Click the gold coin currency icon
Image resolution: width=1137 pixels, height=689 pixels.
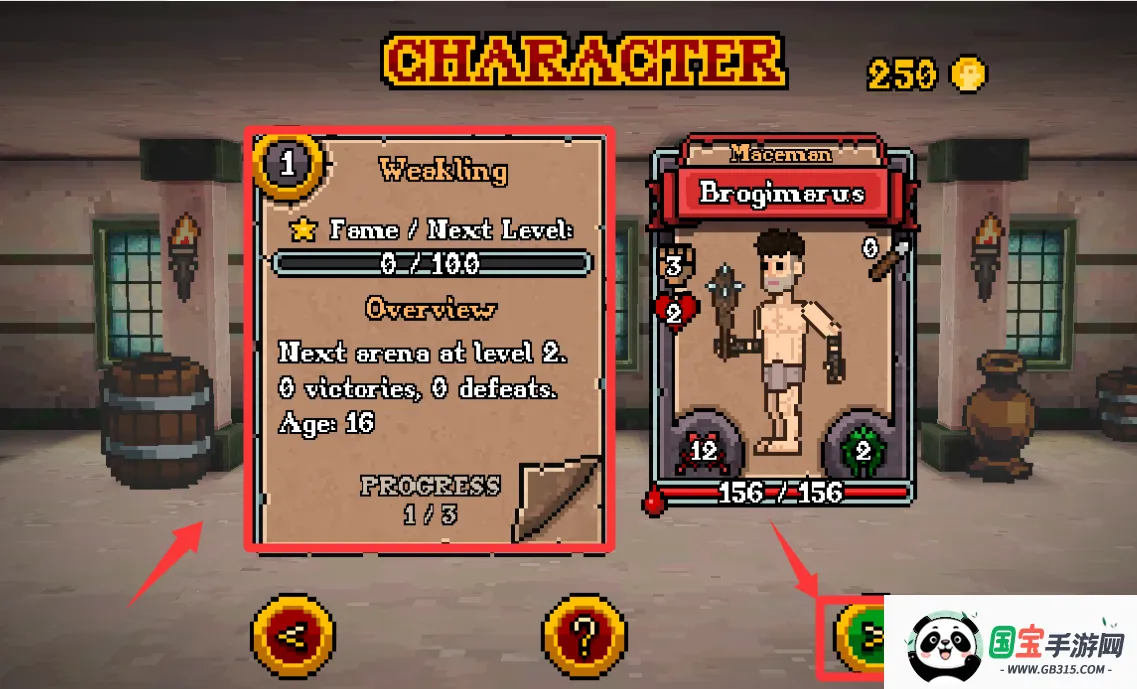coord(967,75)
